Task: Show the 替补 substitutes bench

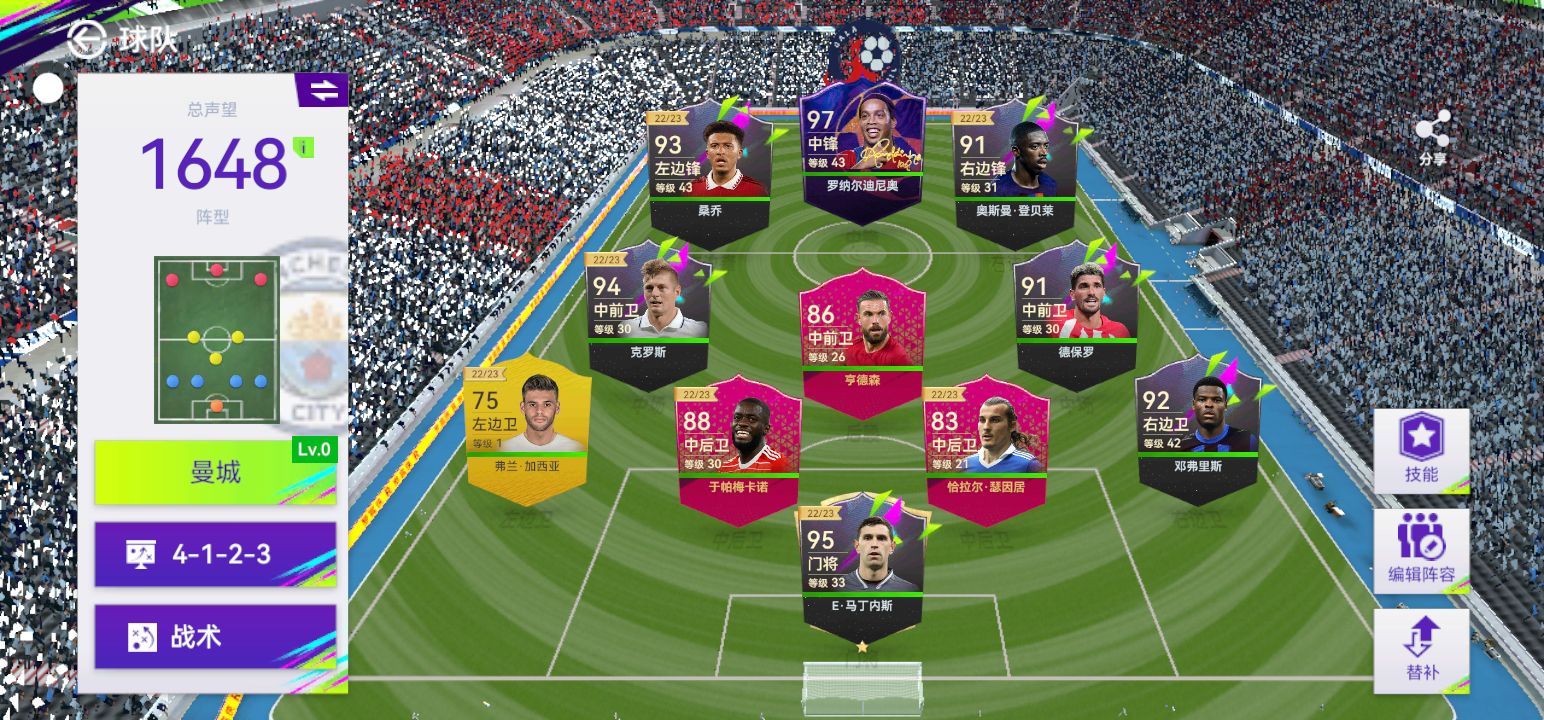Action: (1420, 650)
